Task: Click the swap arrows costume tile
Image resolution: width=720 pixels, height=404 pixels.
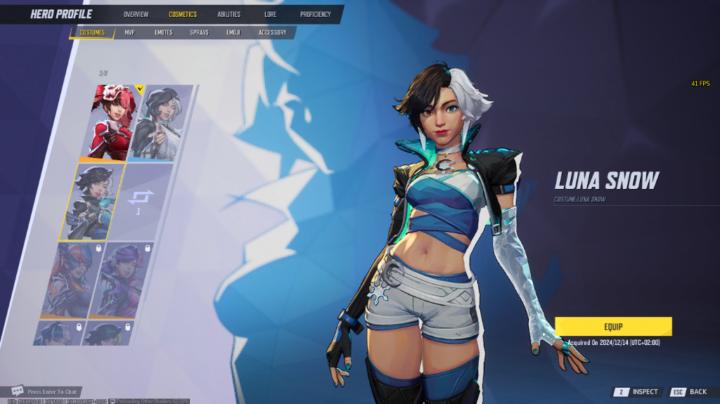Action: [141, 200]
